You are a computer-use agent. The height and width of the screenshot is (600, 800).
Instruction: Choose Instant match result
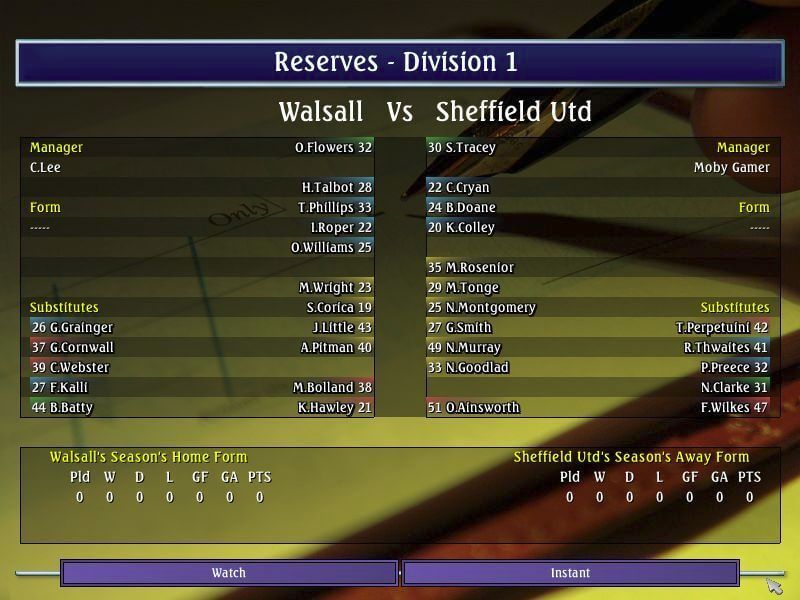(570, 573)
